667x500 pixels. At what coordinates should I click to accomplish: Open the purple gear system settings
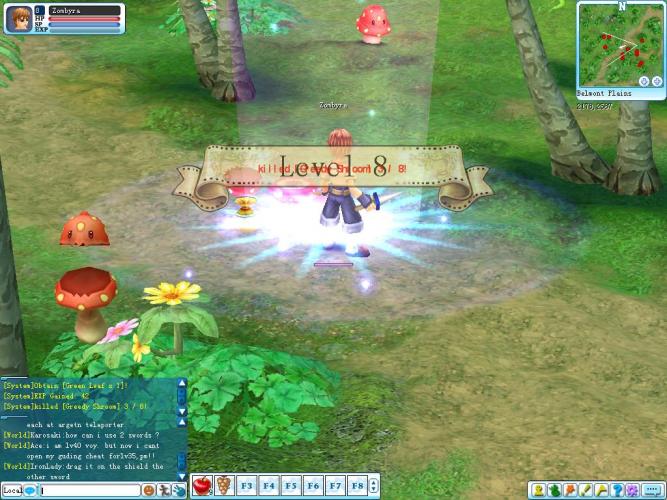(x=632, y=490)
